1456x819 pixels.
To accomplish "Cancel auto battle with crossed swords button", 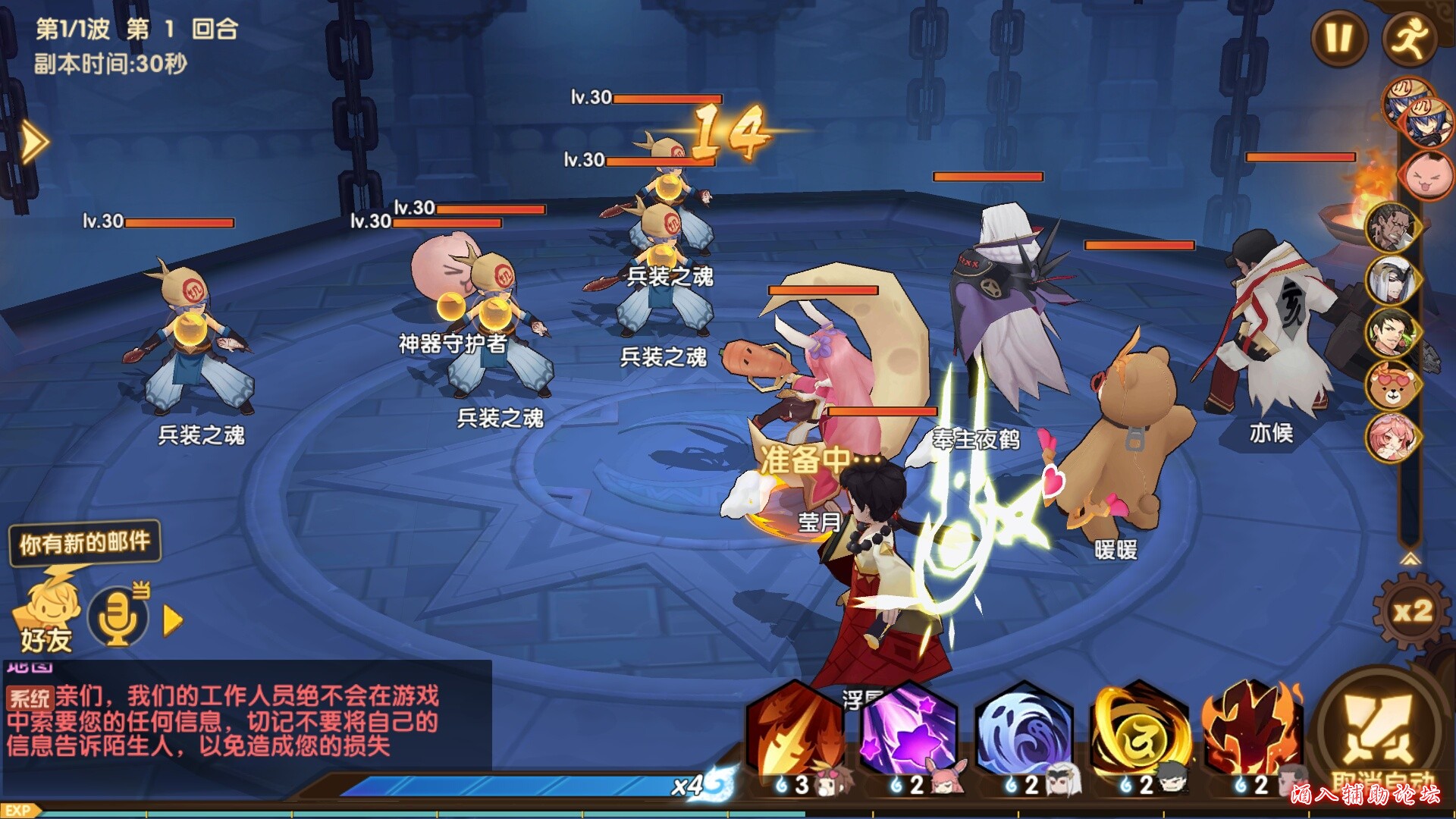I will (x=1376, y=730).
